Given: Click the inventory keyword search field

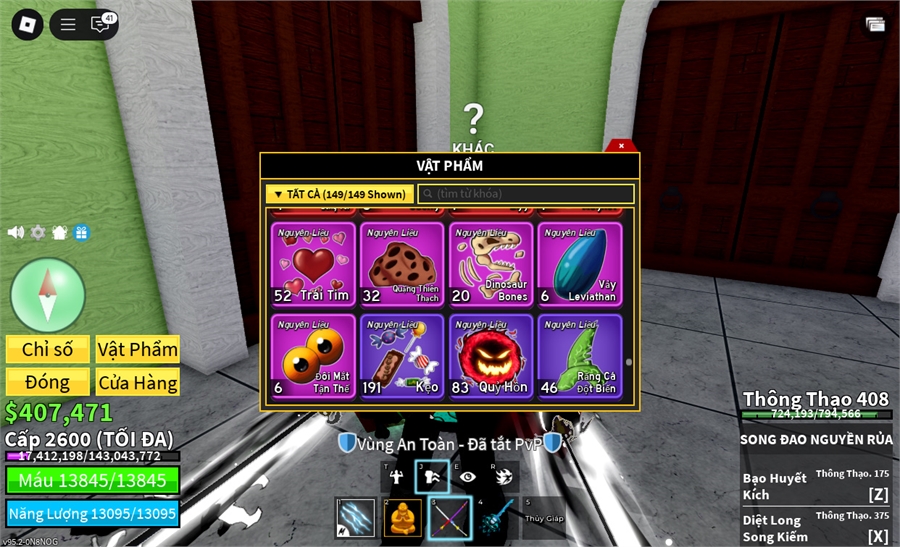Looking at the screenshot, I should 526,194.
